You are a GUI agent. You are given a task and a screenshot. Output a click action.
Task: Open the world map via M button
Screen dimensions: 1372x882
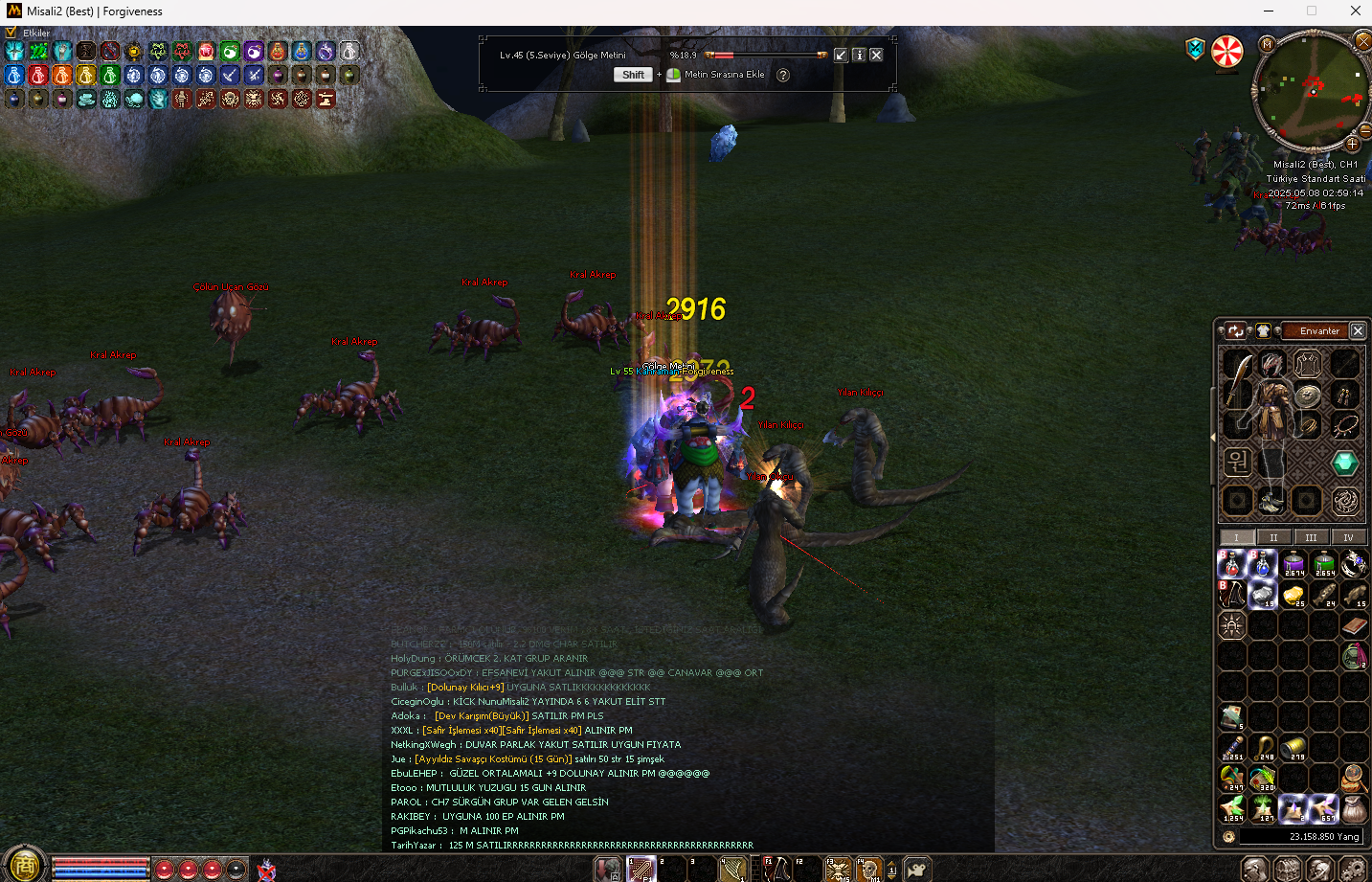click(1267, 44)
